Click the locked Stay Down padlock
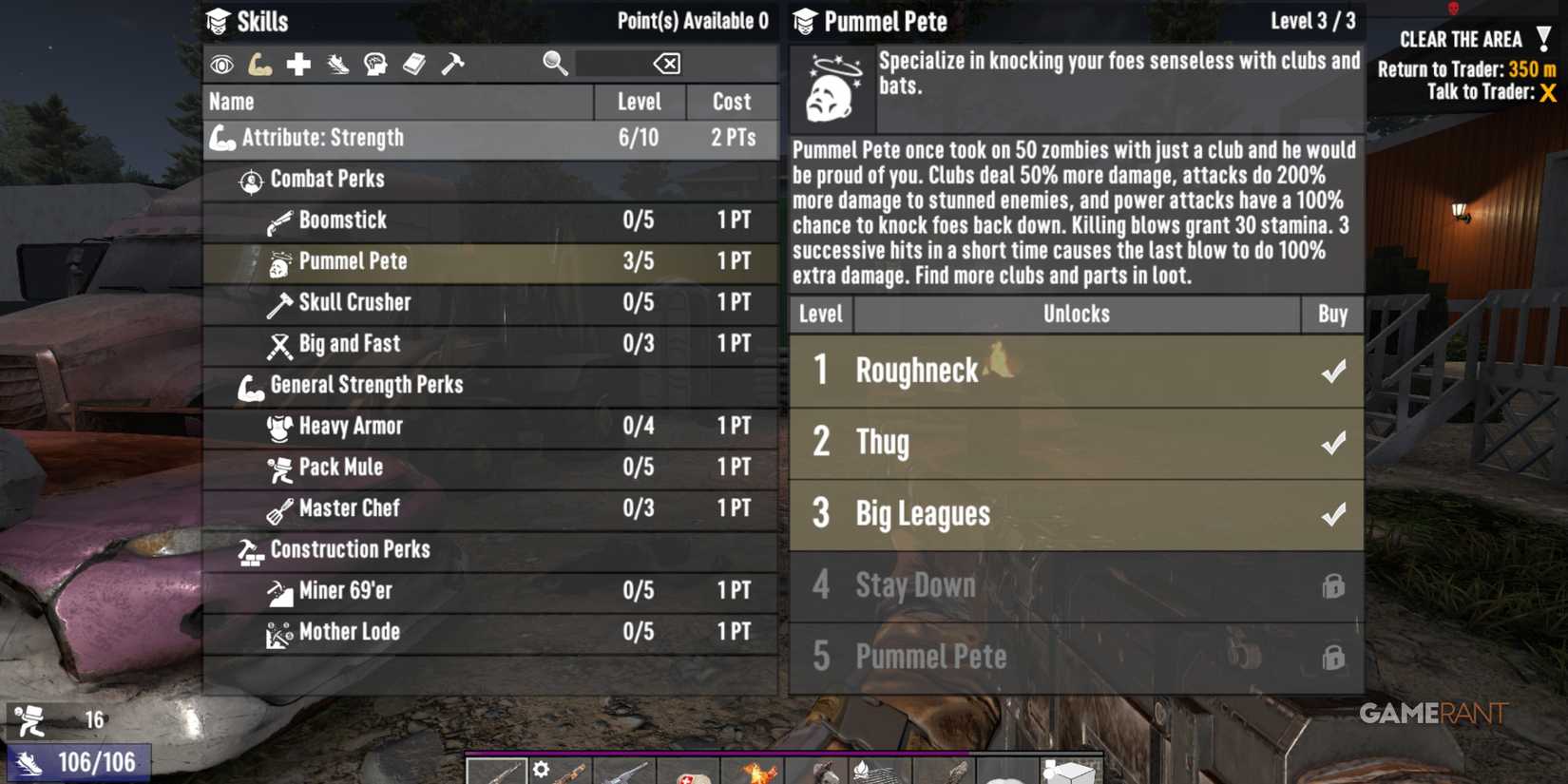Viewport: 1568px width, 784px height. [1334, 586]
